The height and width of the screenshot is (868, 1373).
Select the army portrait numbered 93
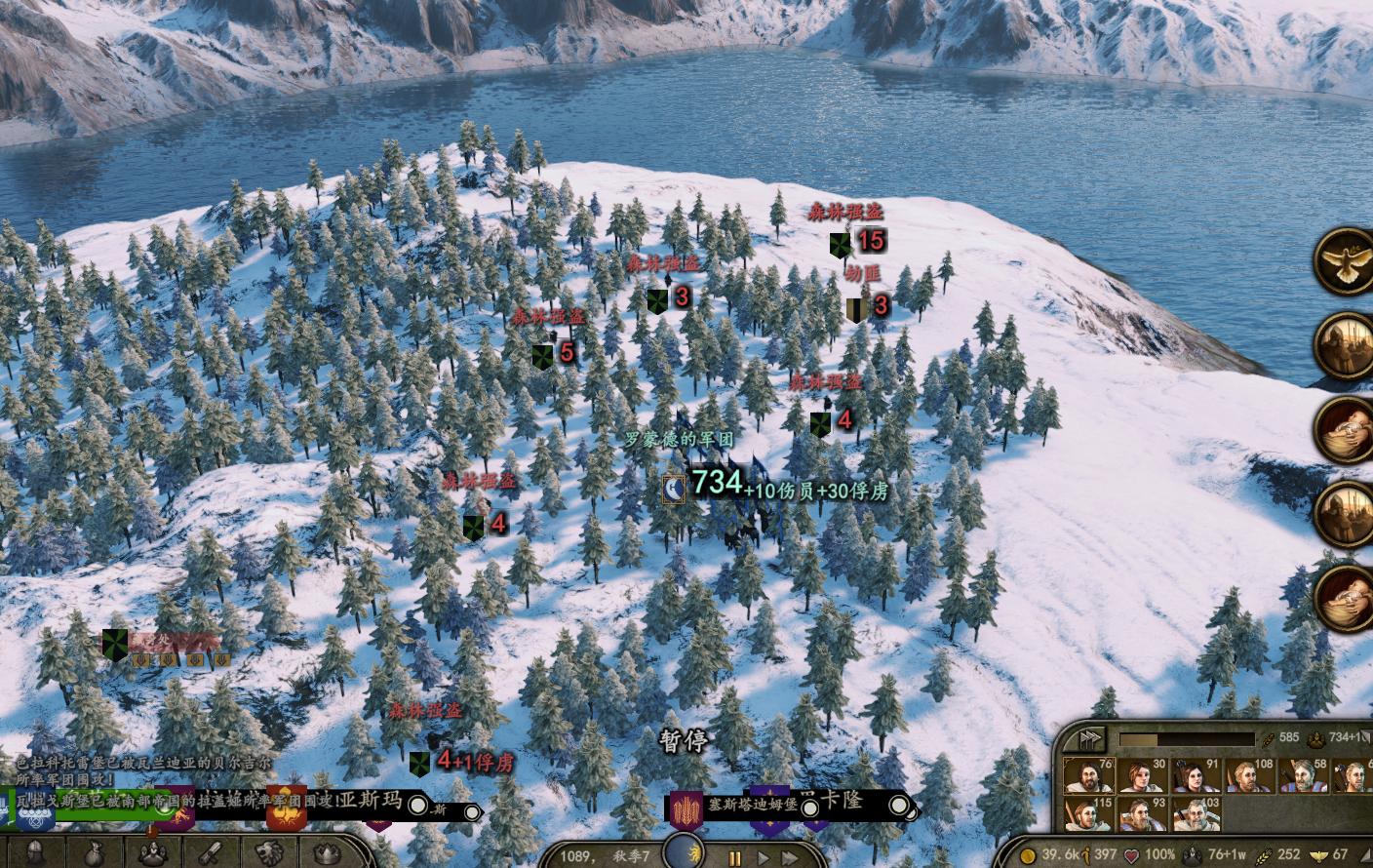coord(1141,814)
